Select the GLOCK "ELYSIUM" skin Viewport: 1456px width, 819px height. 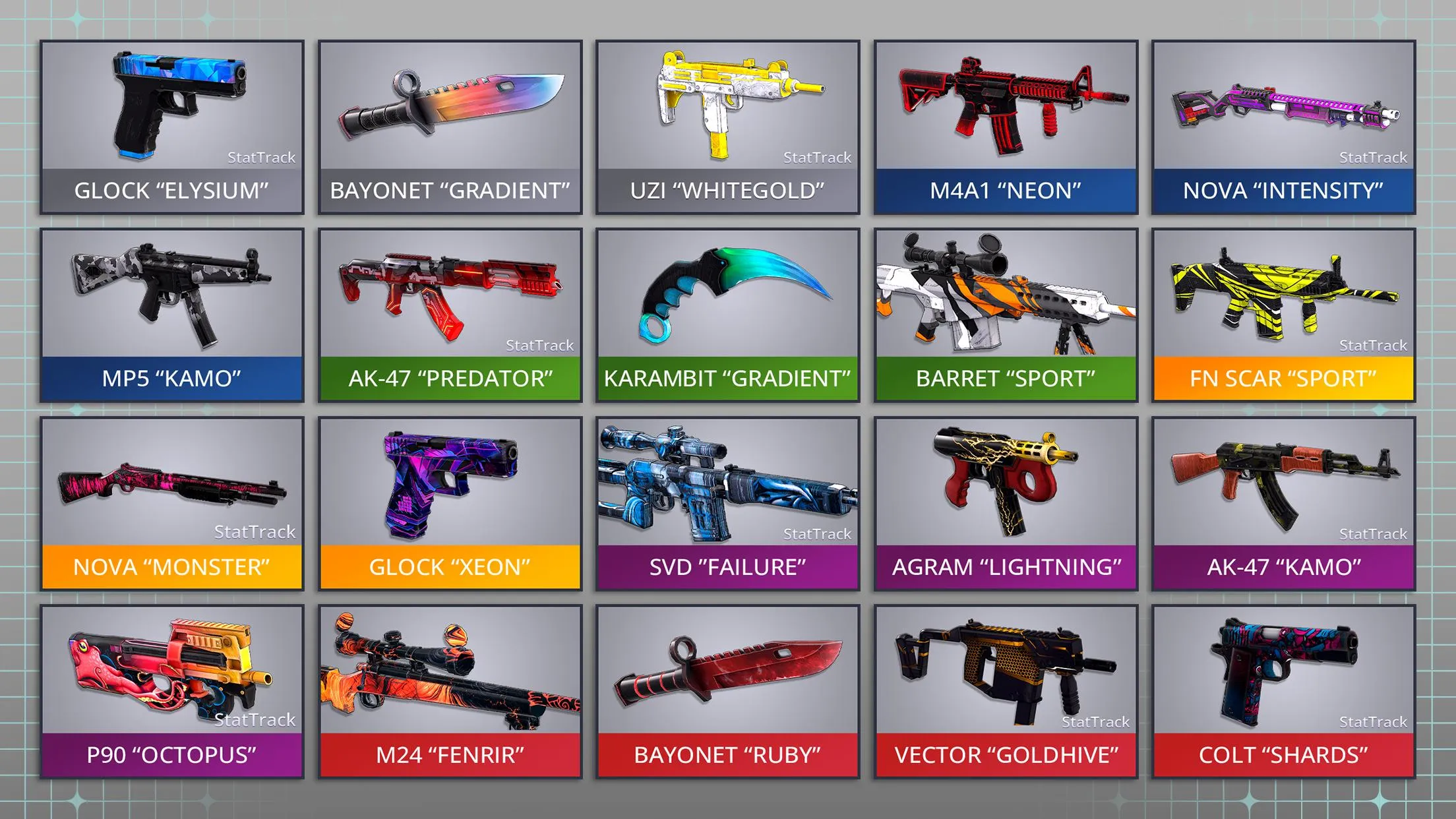171,106
